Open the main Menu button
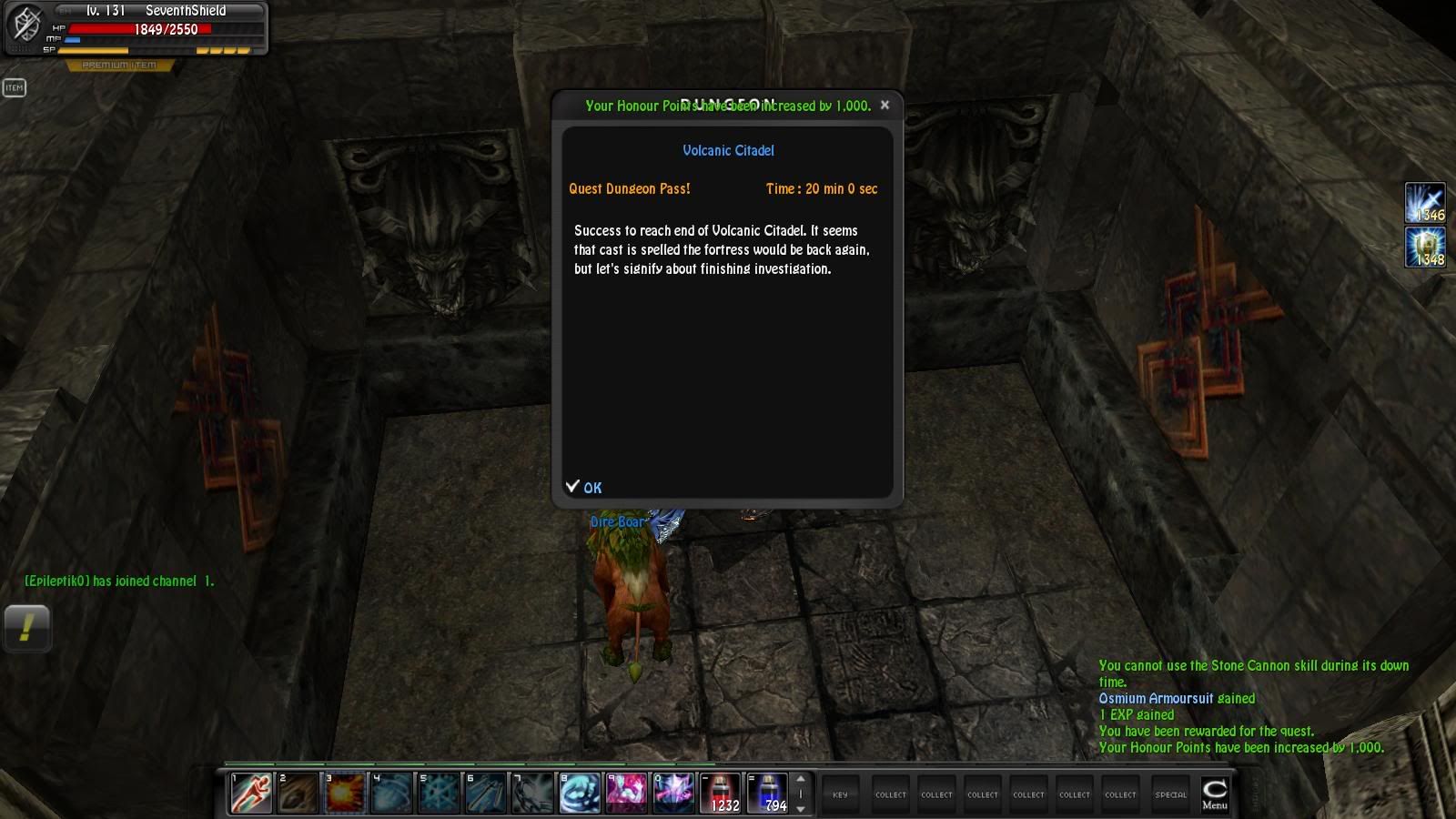This screenshot has width=1456, height=819. coord(1214,794)
